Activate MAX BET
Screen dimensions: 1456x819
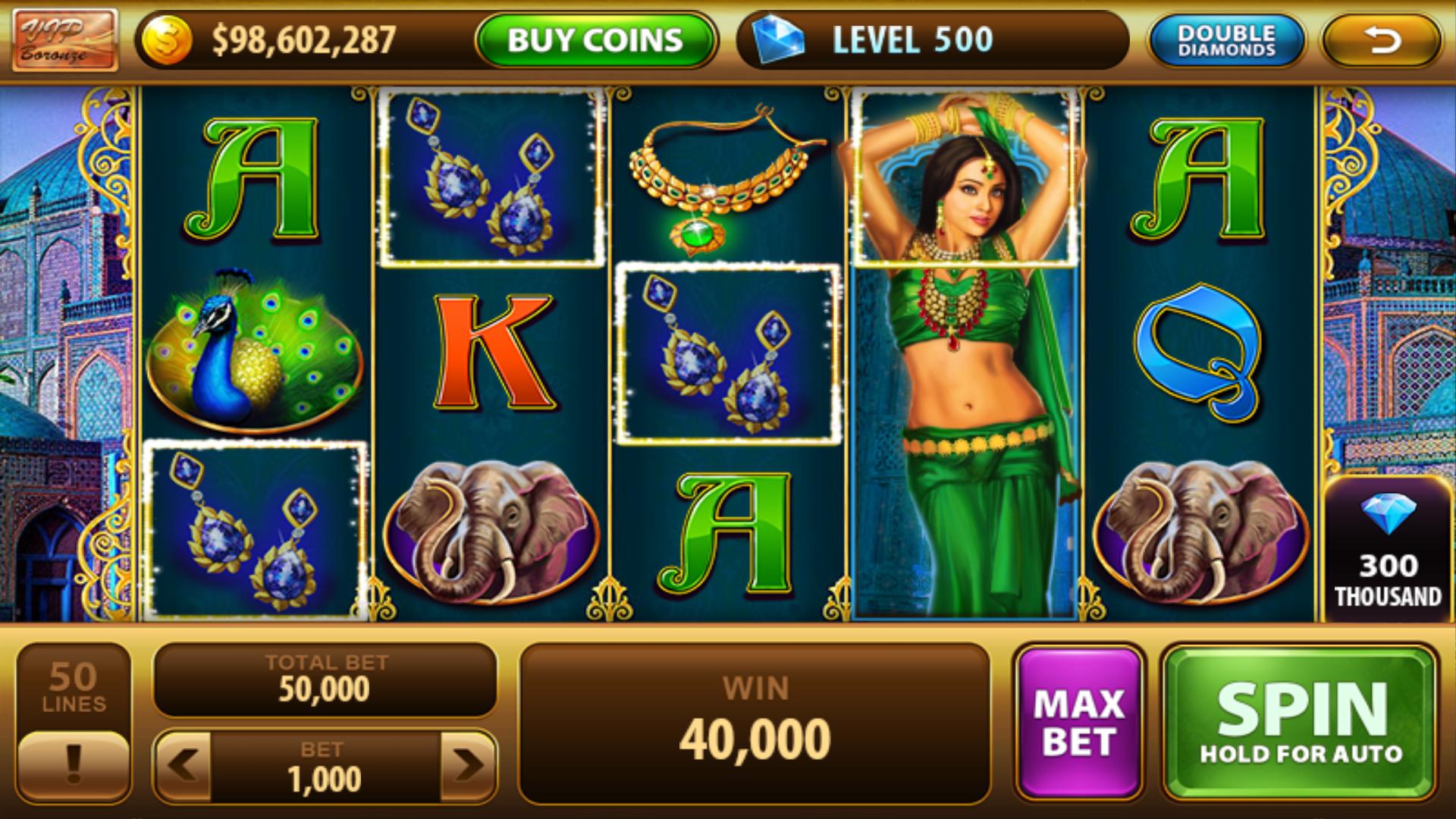click(x=1081, y=720)
